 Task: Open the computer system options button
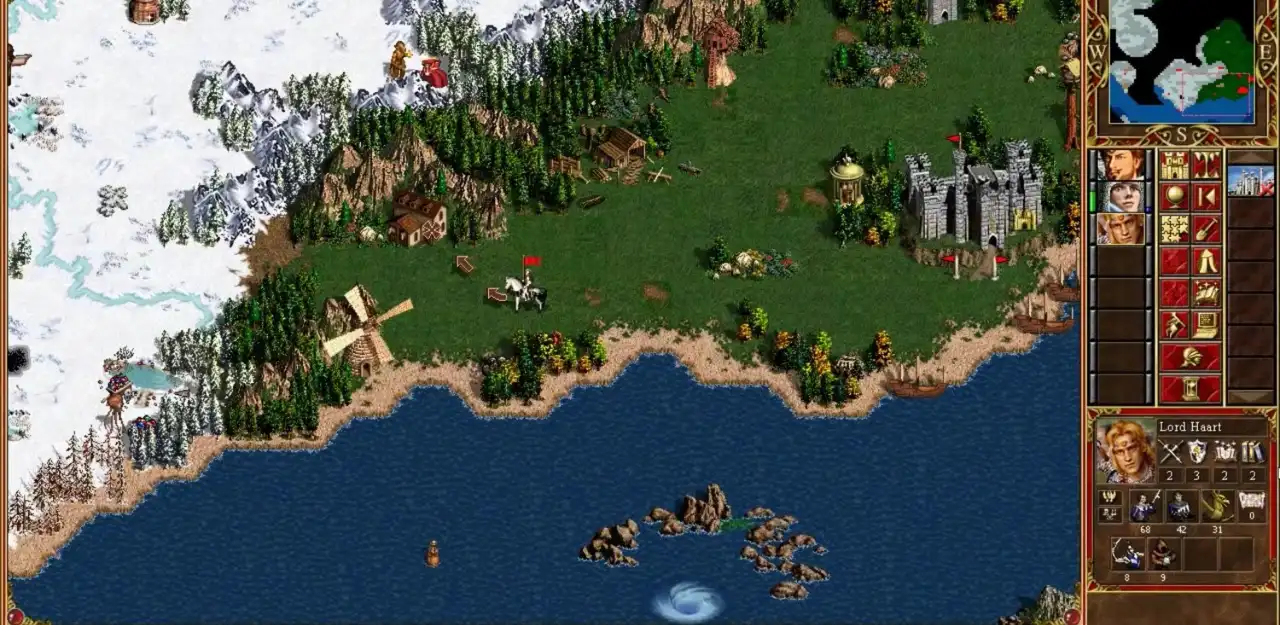1207,325
